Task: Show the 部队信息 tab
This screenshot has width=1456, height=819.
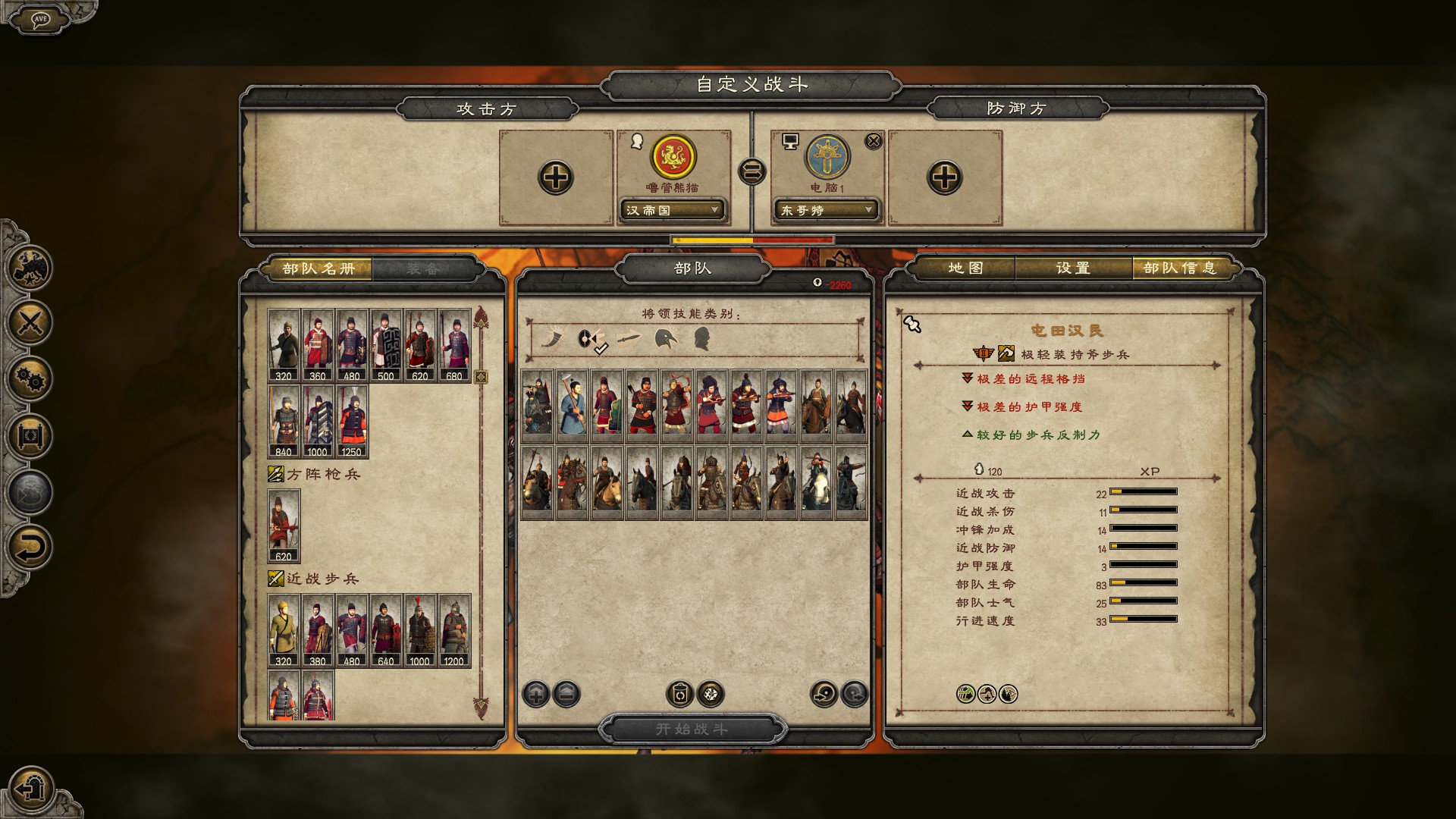Action: [1180, 268]
